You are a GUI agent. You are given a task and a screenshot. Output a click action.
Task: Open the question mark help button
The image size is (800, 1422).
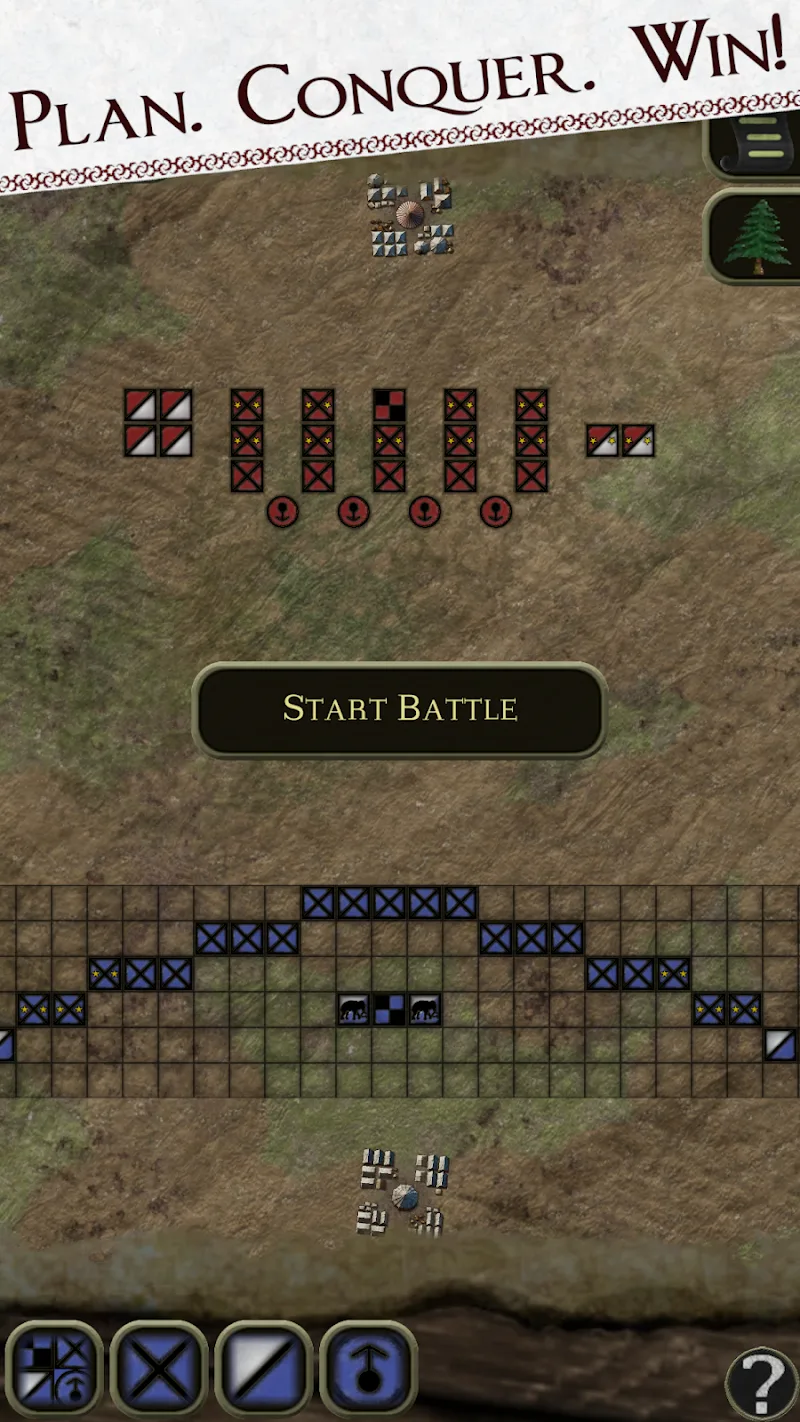[x=760, y=1384]
